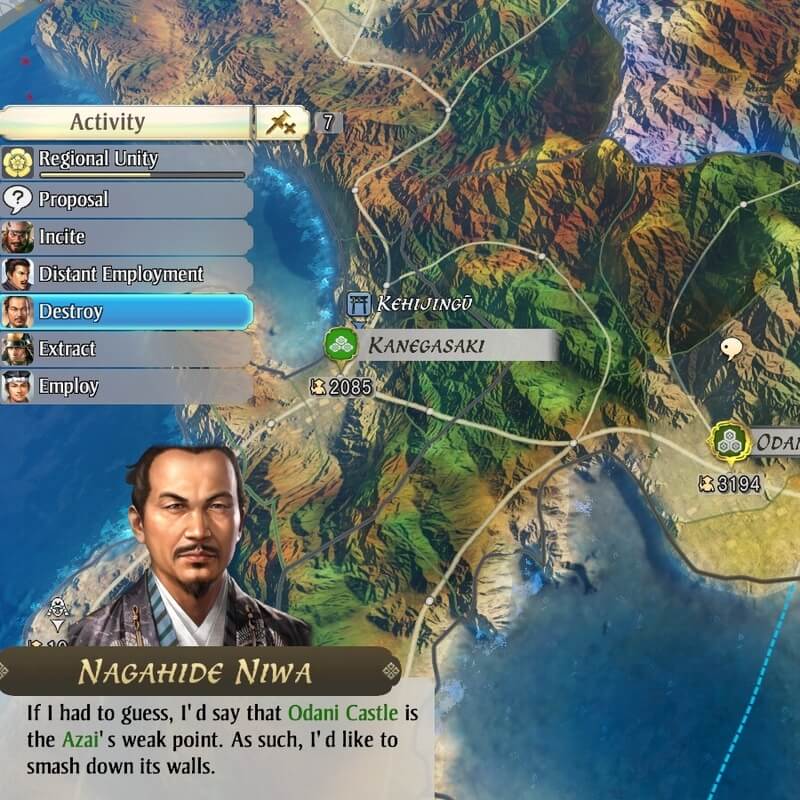Select the Kanegasaki castle marker

pos(341,345)
